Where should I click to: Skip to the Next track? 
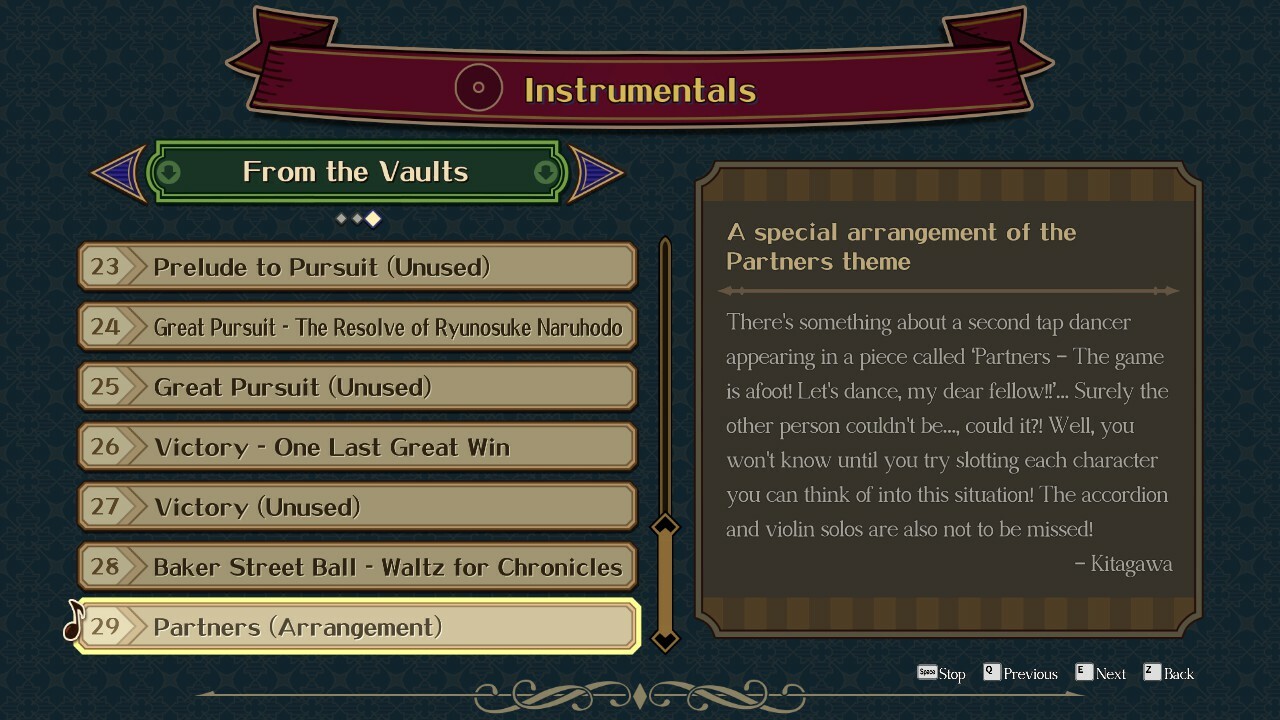[x=1100, y=673]
